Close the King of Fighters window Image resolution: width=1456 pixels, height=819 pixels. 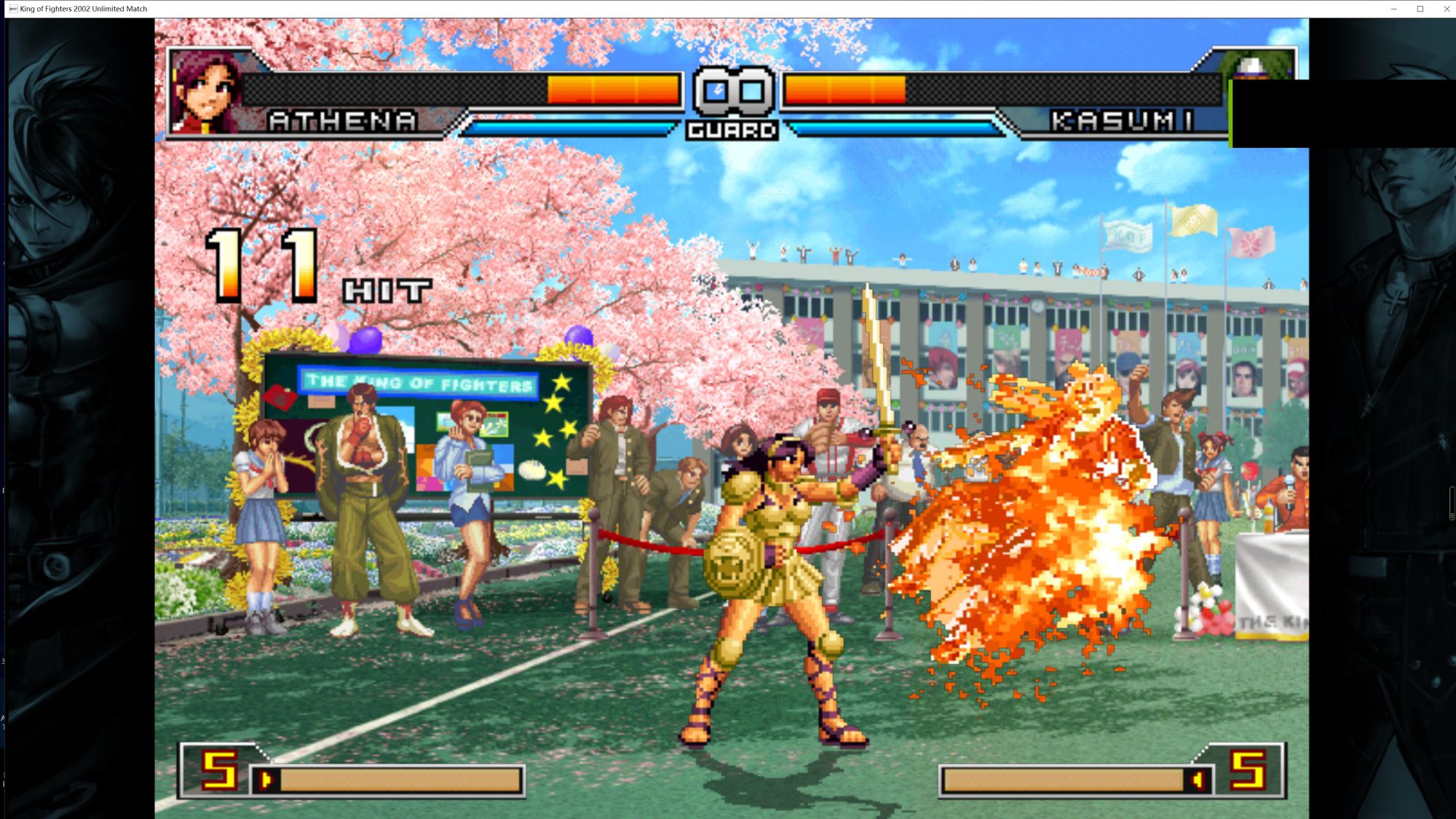1446,9
